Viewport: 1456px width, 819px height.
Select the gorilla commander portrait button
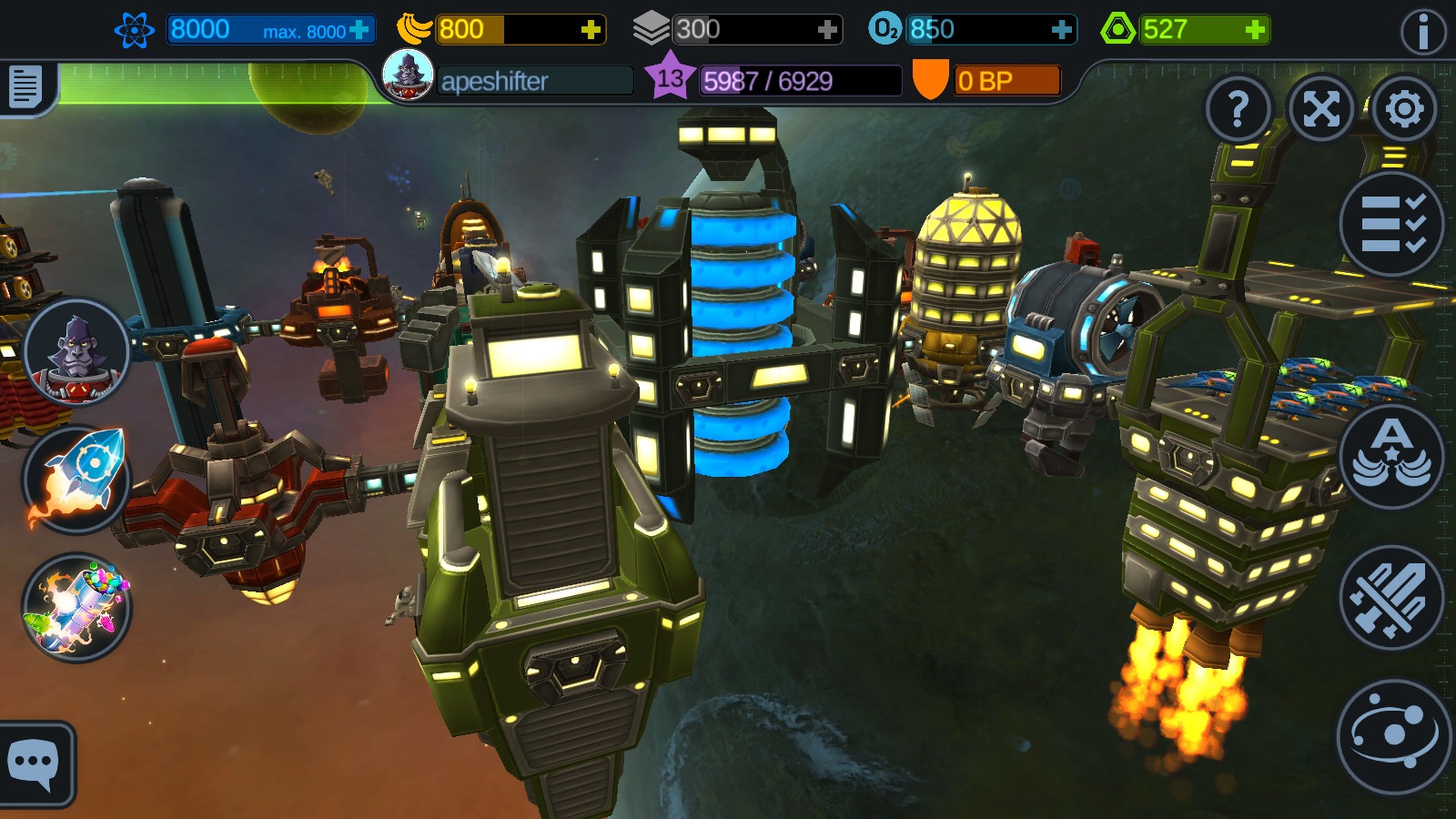[x=76, y=352]
